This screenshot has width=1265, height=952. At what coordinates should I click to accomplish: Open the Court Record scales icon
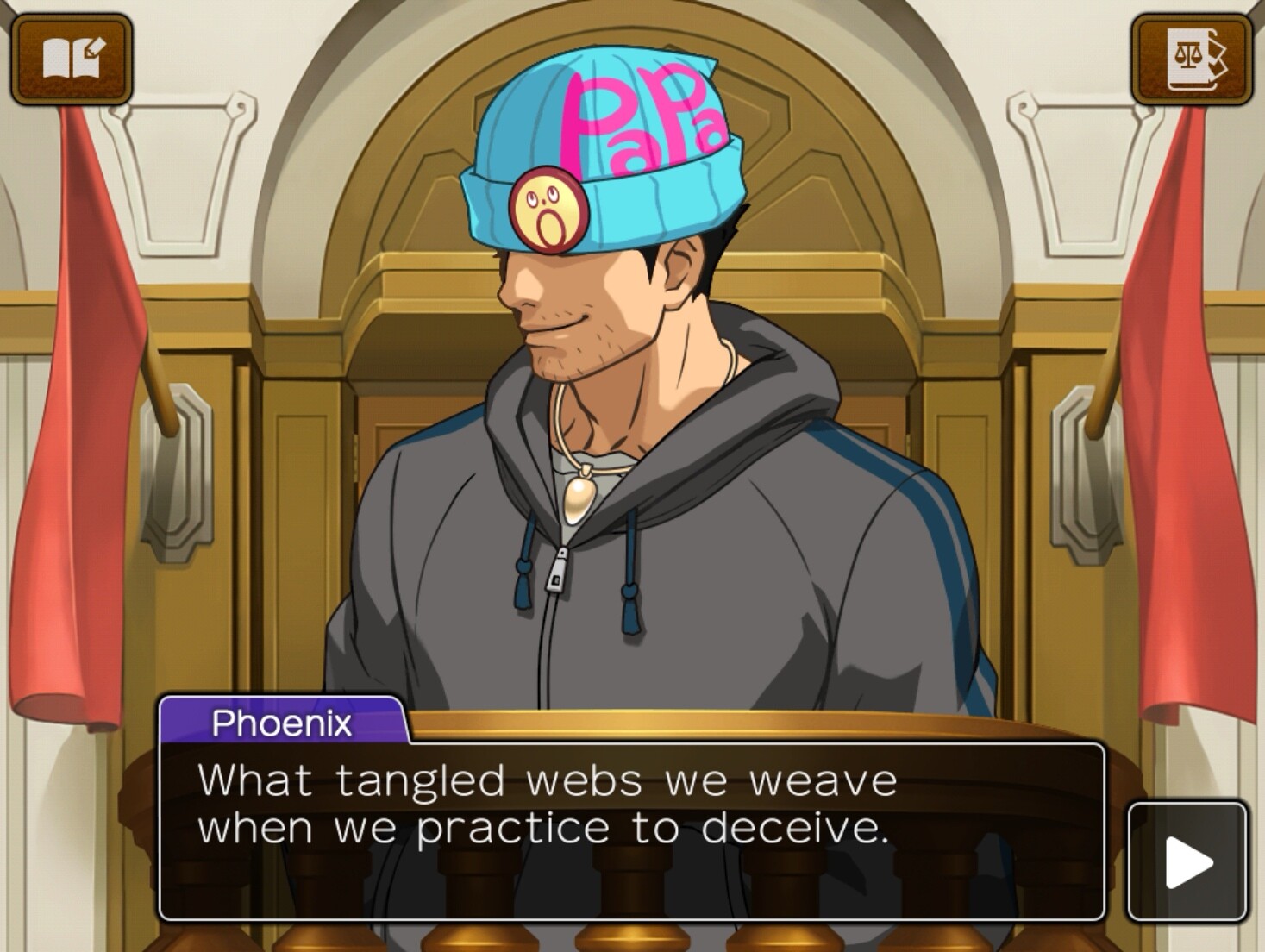[x=1192, y=59]
